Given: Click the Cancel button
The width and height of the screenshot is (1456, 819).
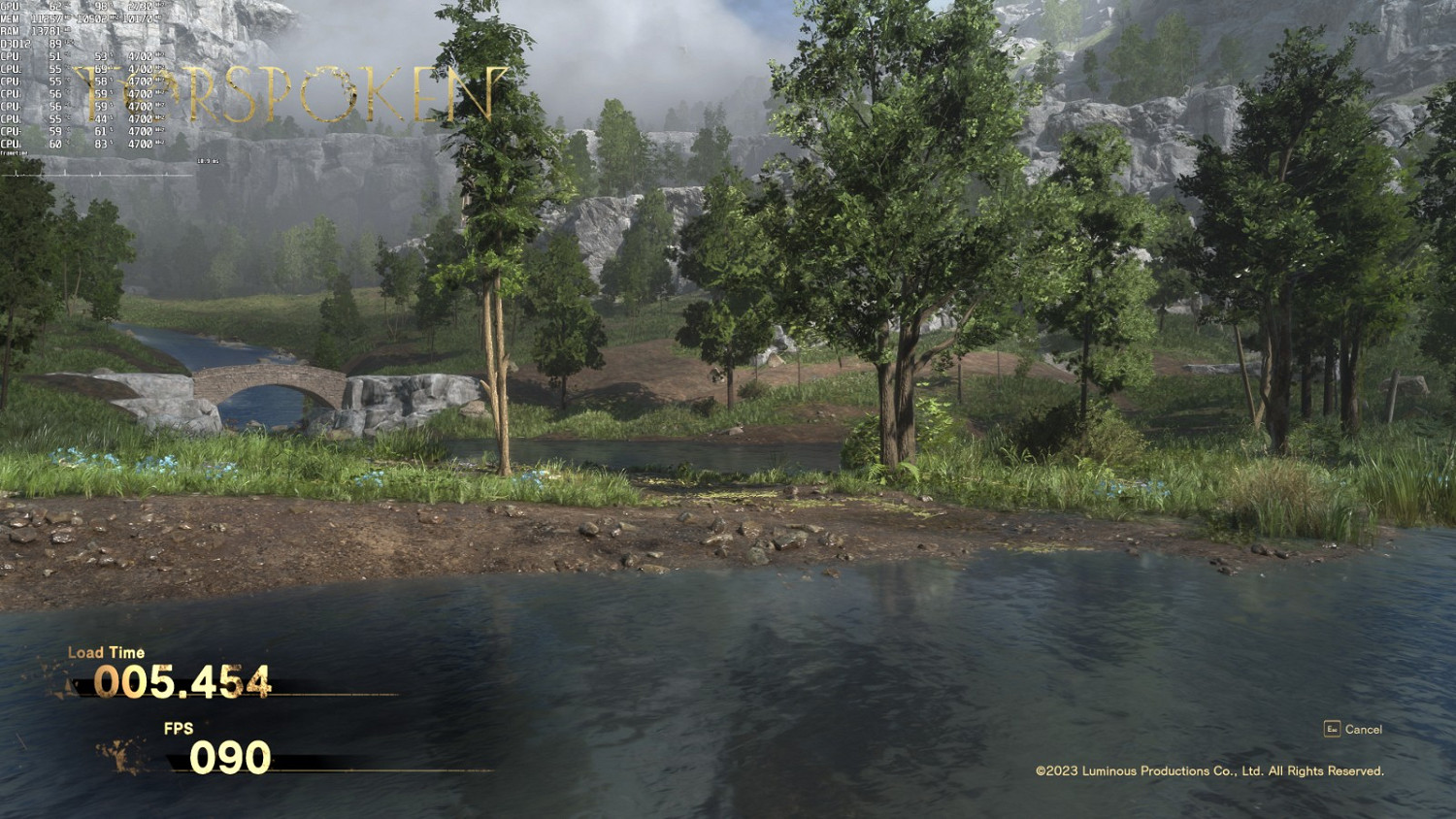Looking at the screenshot, I should coord(1365,728).
